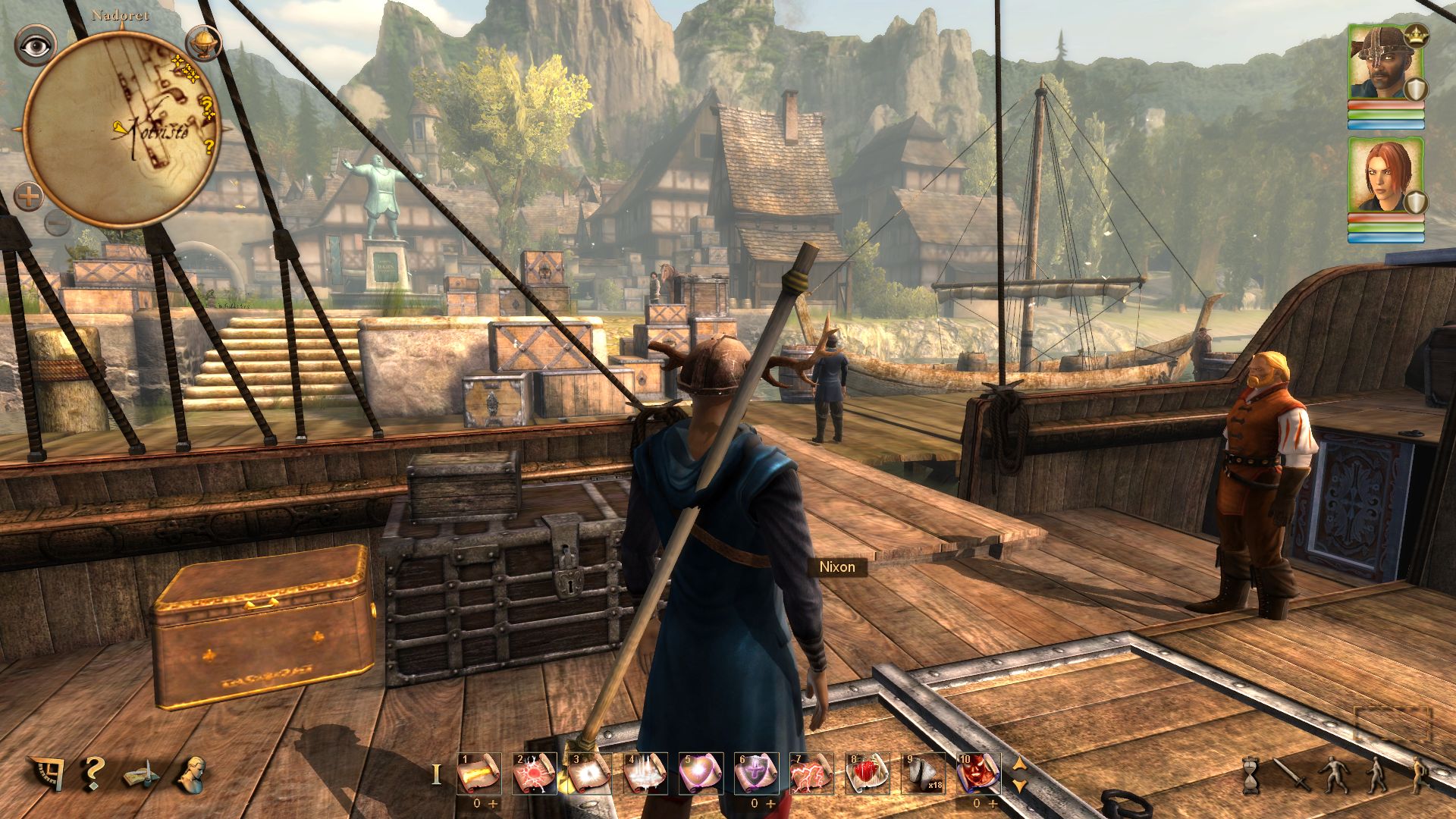The width and height of the screenshot is (1456, 819).
Task: Zoom out the minimap with minus button
Action: (x=55, y=223)
